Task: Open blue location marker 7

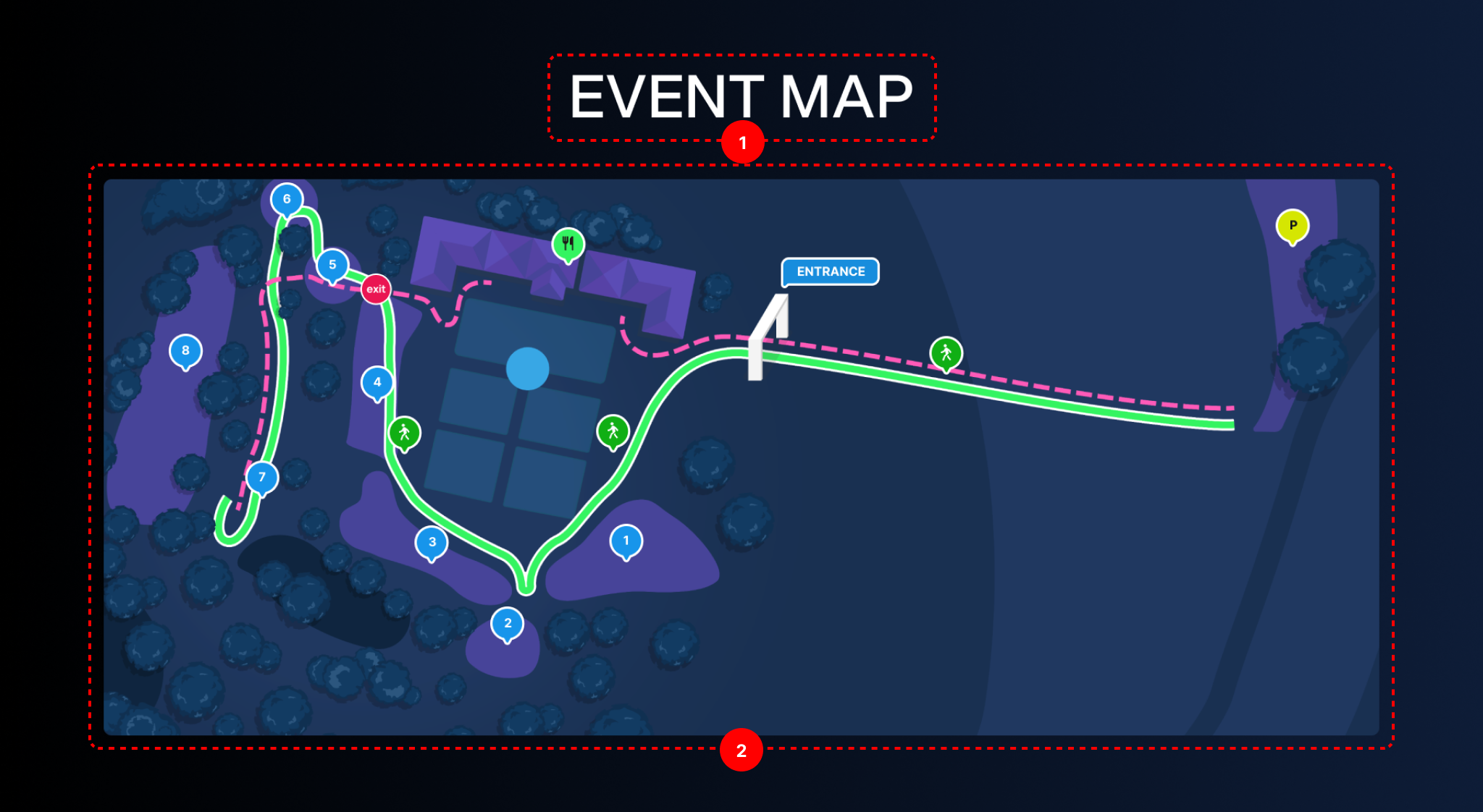Action: 262,478
